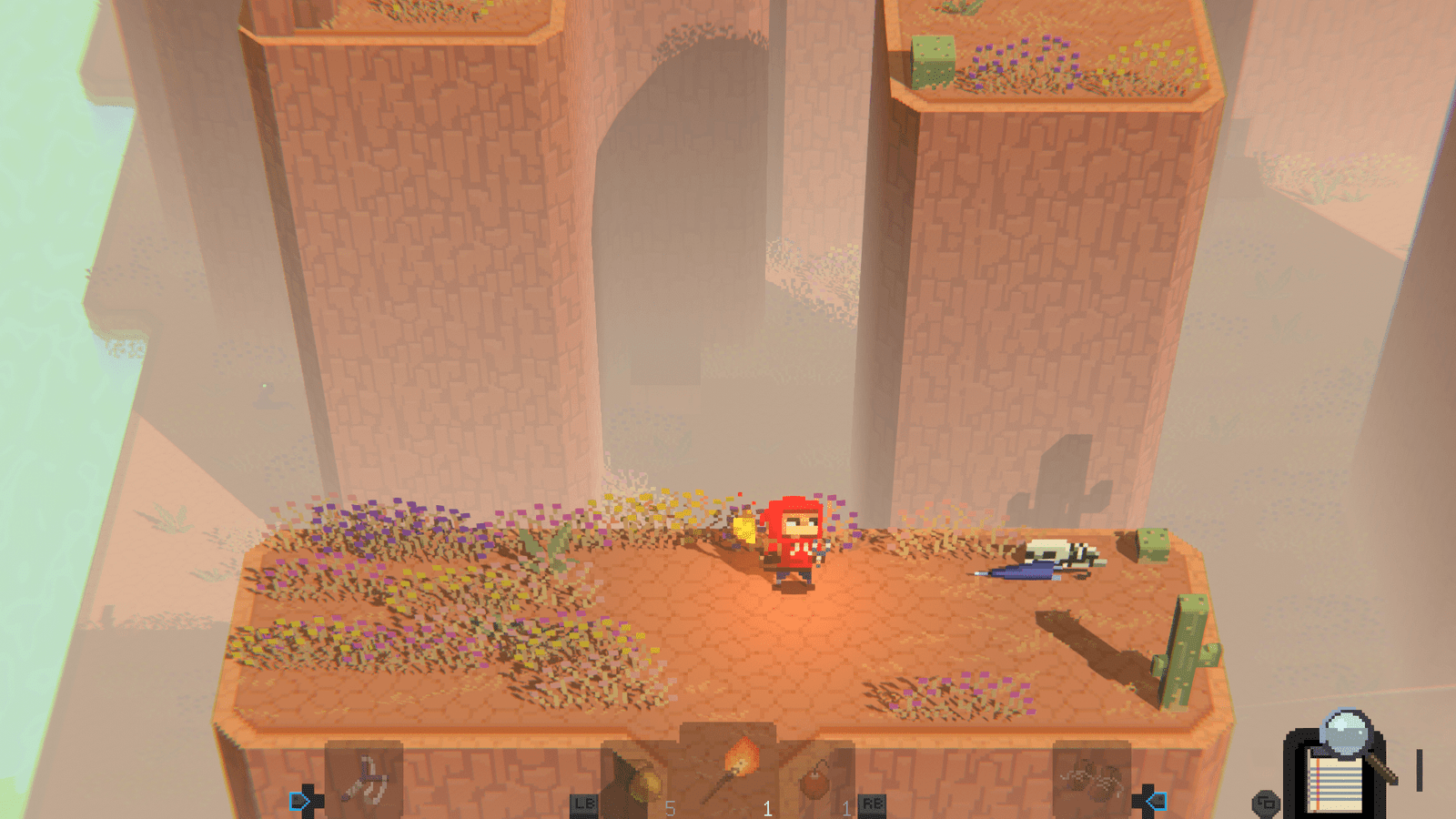The height and width of the screenshot is (819, 1456).
Task: Click the LB button prompt
Action: 585,805
